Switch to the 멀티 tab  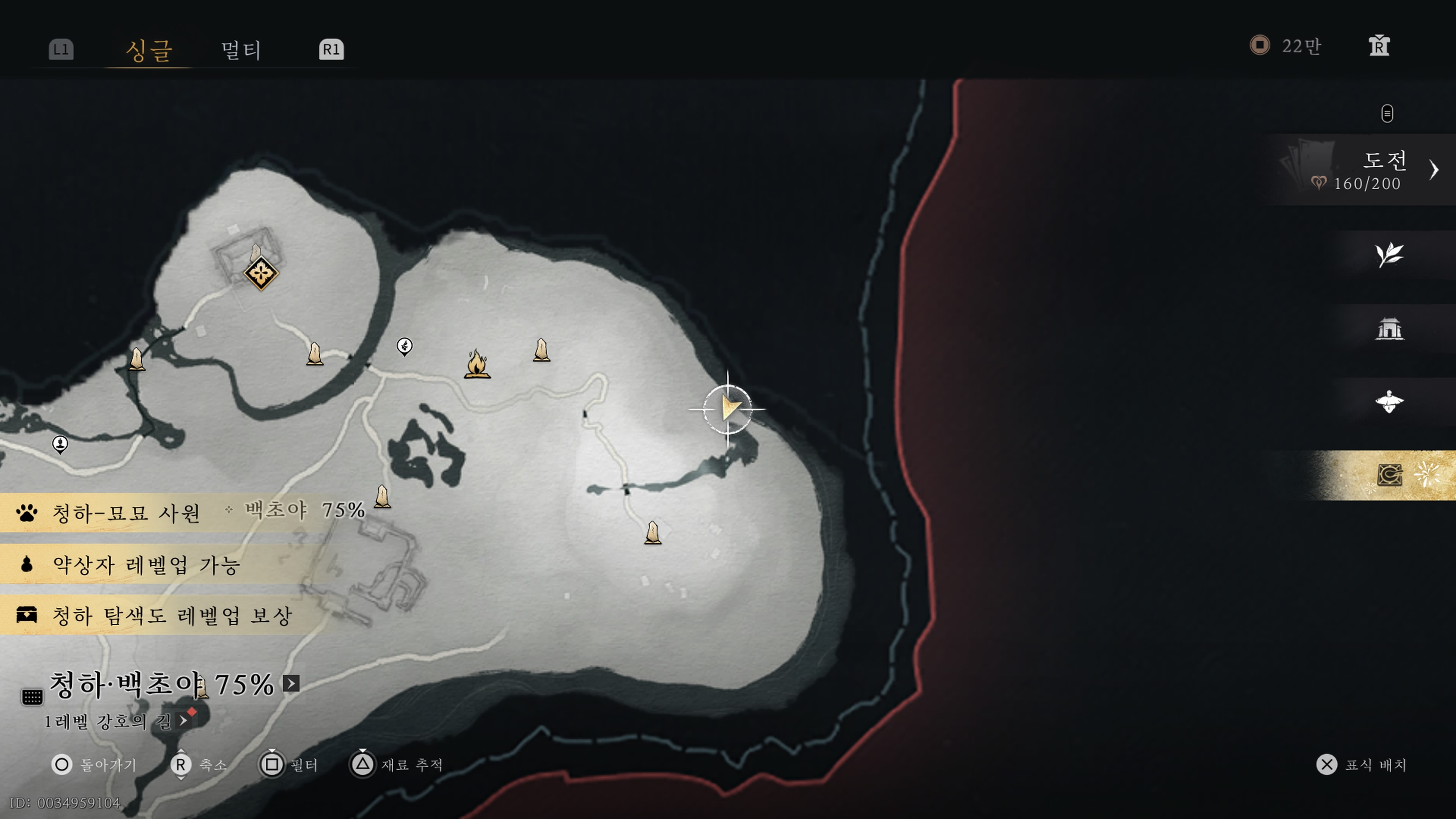(241, 50)
